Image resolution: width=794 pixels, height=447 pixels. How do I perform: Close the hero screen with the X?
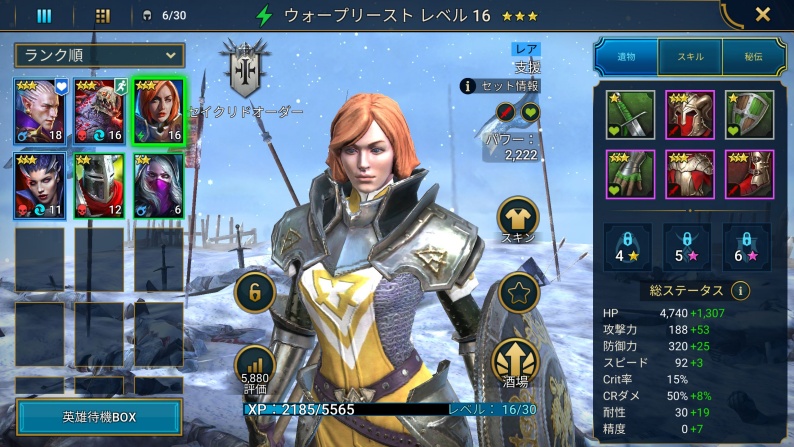[x=762, y=15]
